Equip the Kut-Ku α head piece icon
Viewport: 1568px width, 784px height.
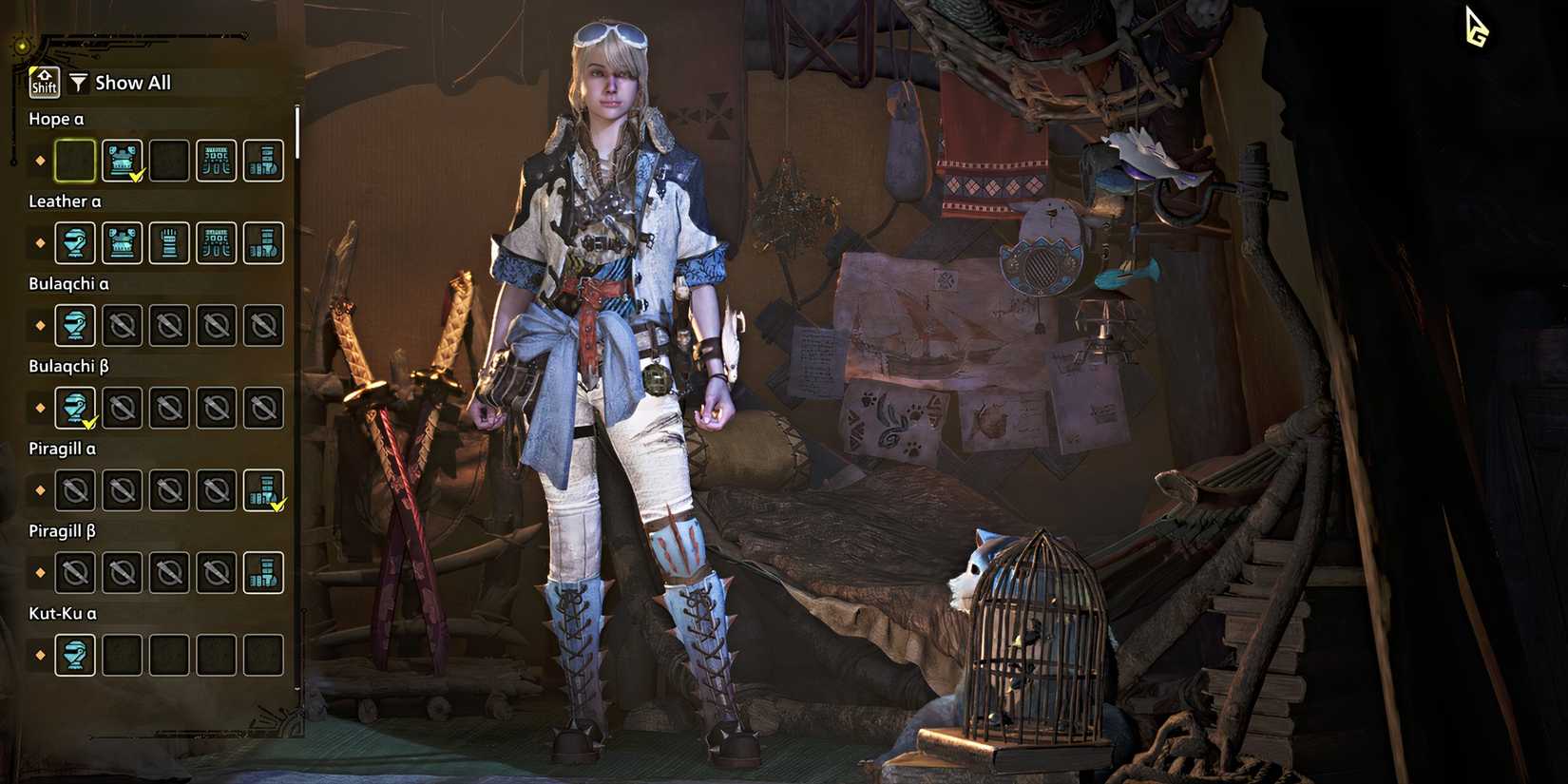(x=74, y=654)
